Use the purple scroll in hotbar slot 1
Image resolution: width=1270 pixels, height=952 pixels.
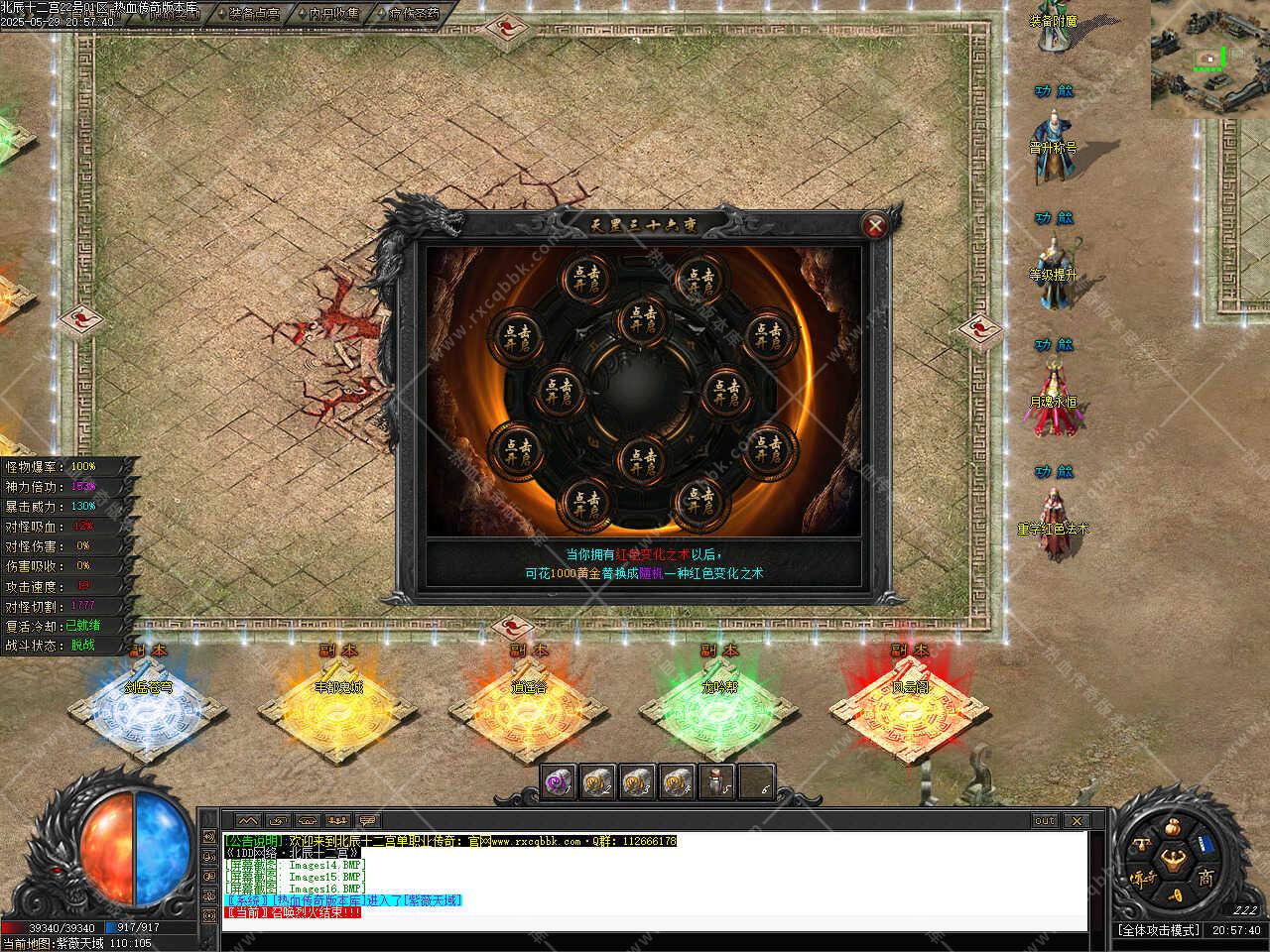tap(558, 782)
